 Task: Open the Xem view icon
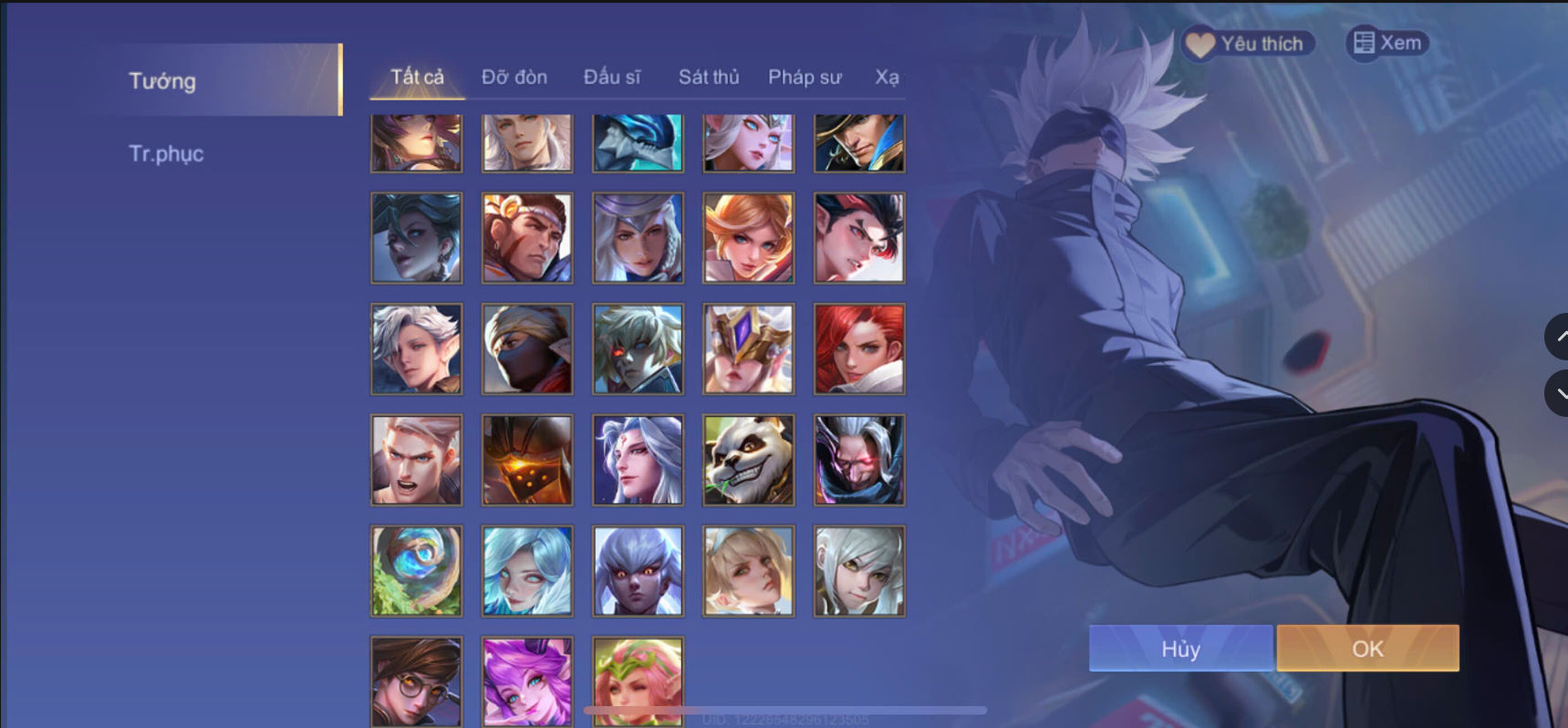click(1387, 42)
